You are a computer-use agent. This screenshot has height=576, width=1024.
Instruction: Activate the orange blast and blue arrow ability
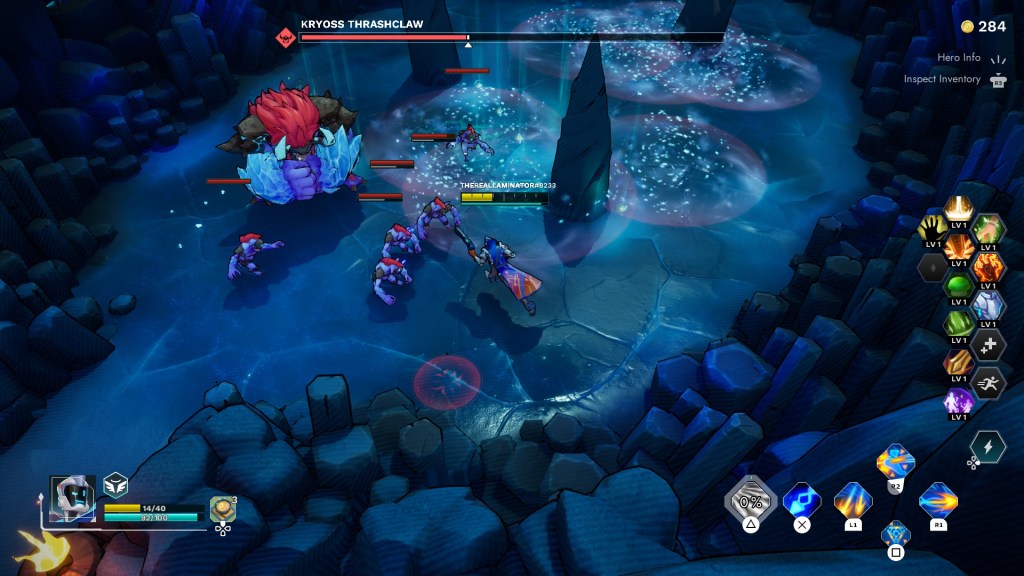tap(895, 462)
